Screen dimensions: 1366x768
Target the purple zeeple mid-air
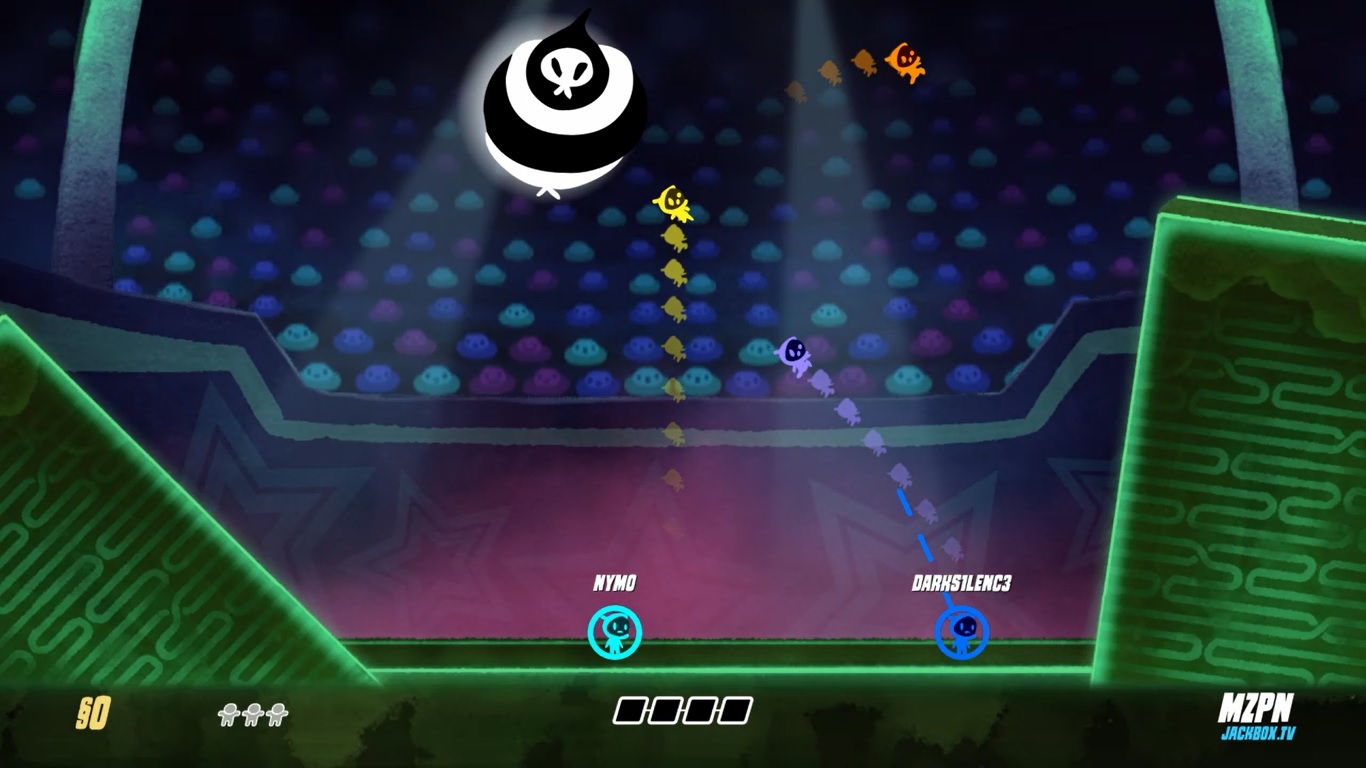[x=793, y=355]
